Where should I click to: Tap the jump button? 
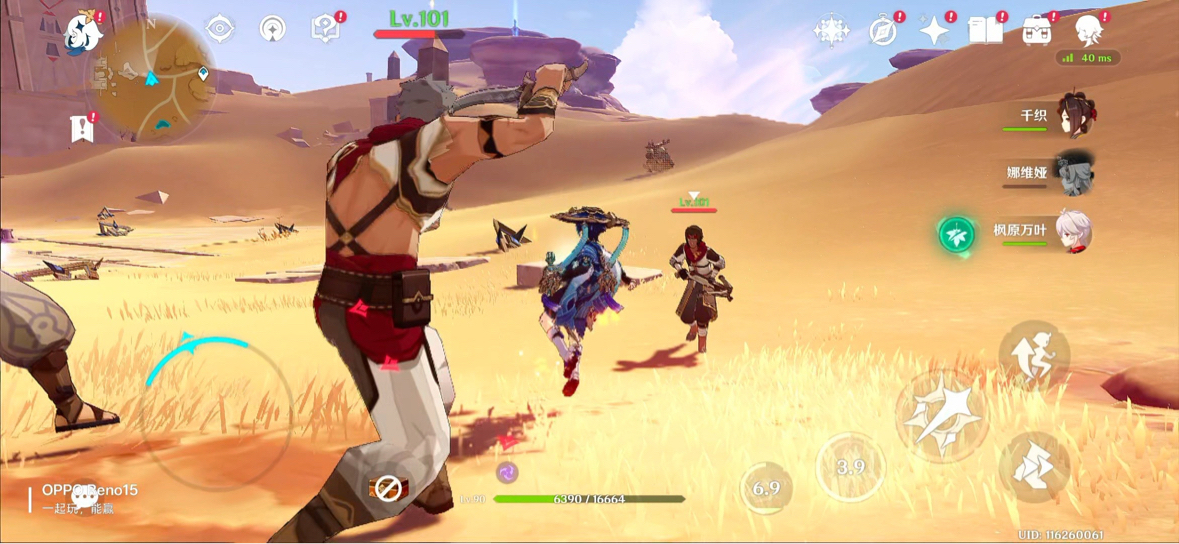tap(1034, 357)
